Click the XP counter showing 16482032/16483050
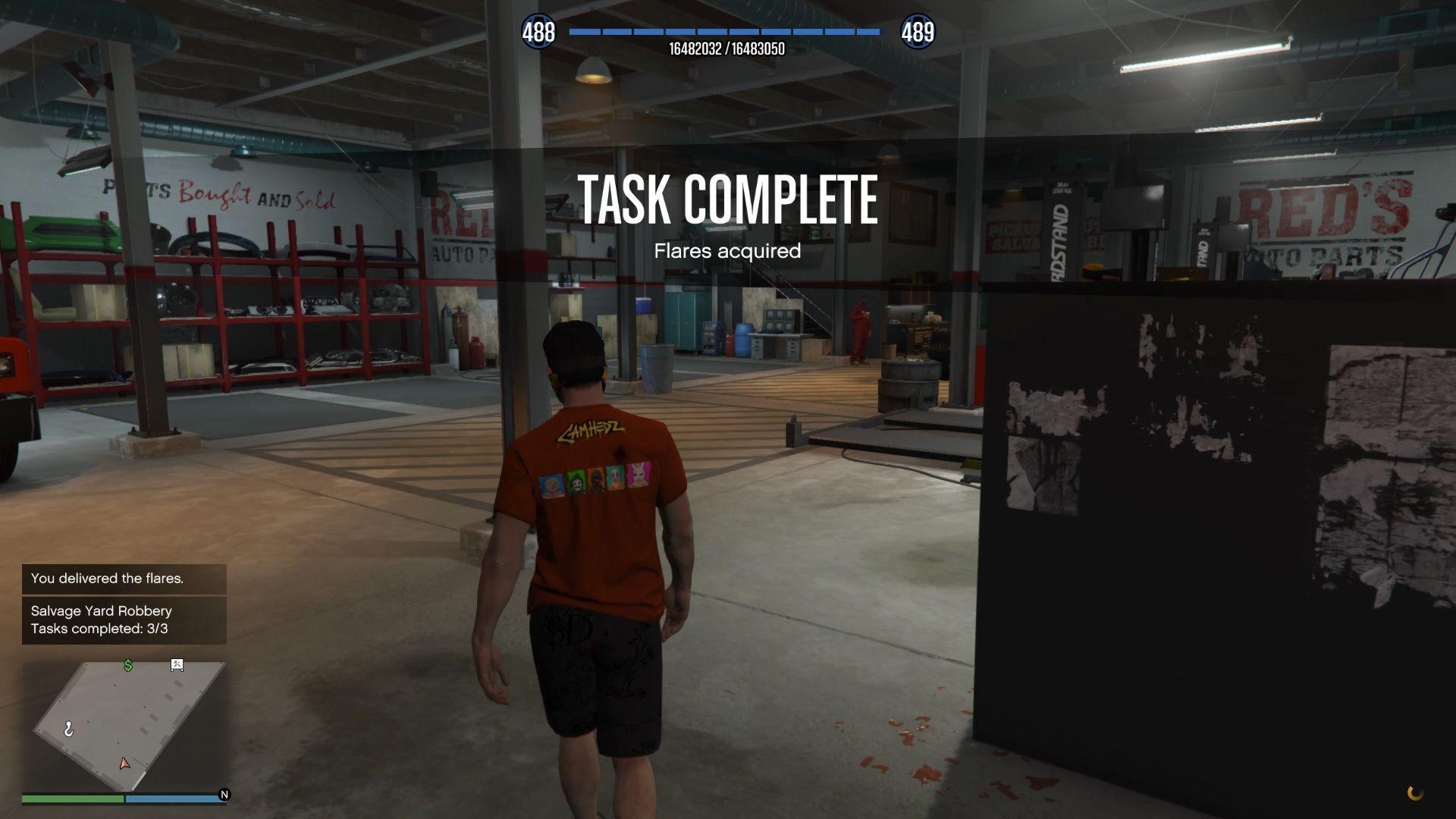 (726, 49)
